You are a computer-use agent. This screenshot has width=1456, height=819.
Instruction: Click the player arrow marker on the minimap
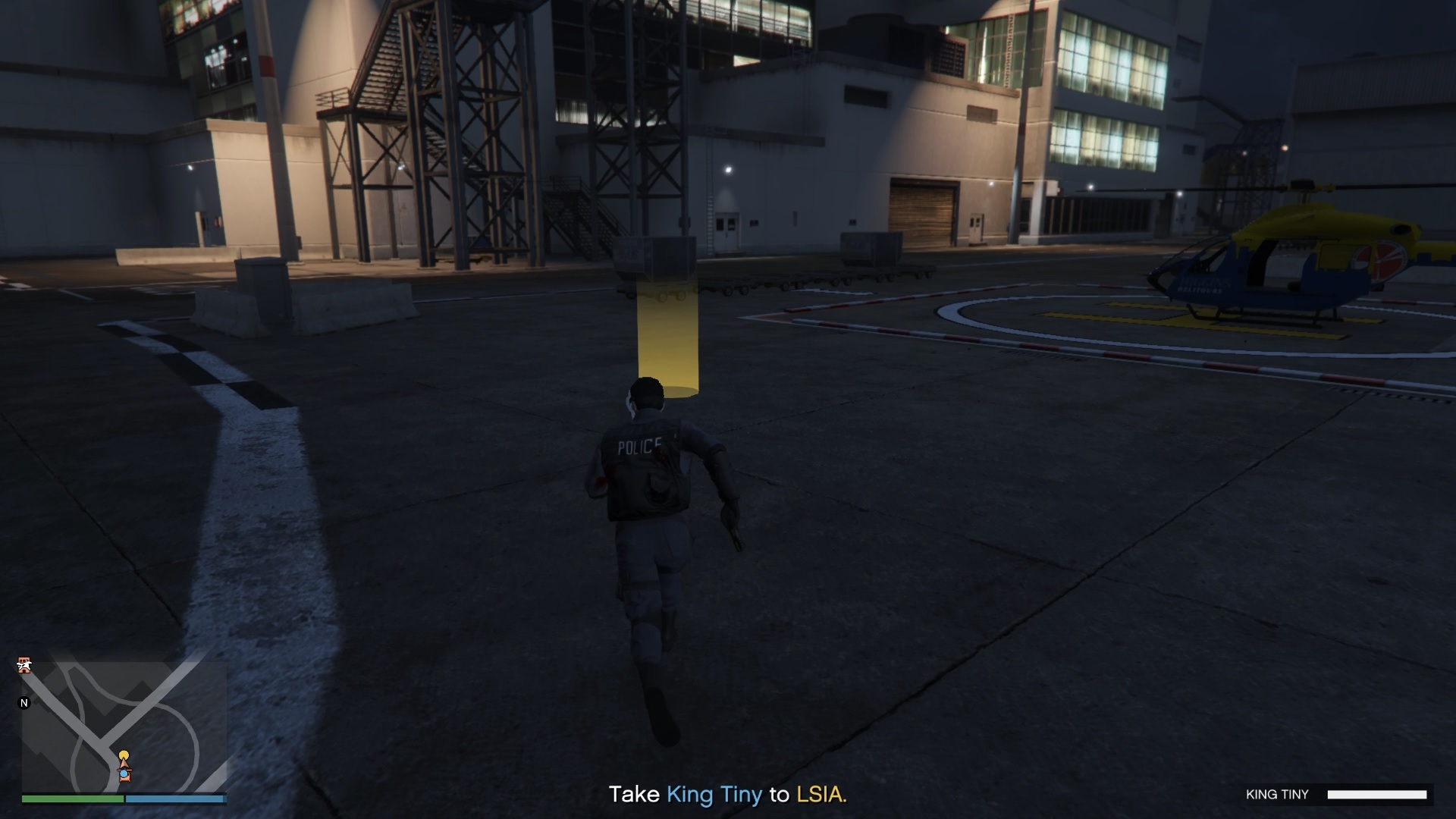pos(124,764)
